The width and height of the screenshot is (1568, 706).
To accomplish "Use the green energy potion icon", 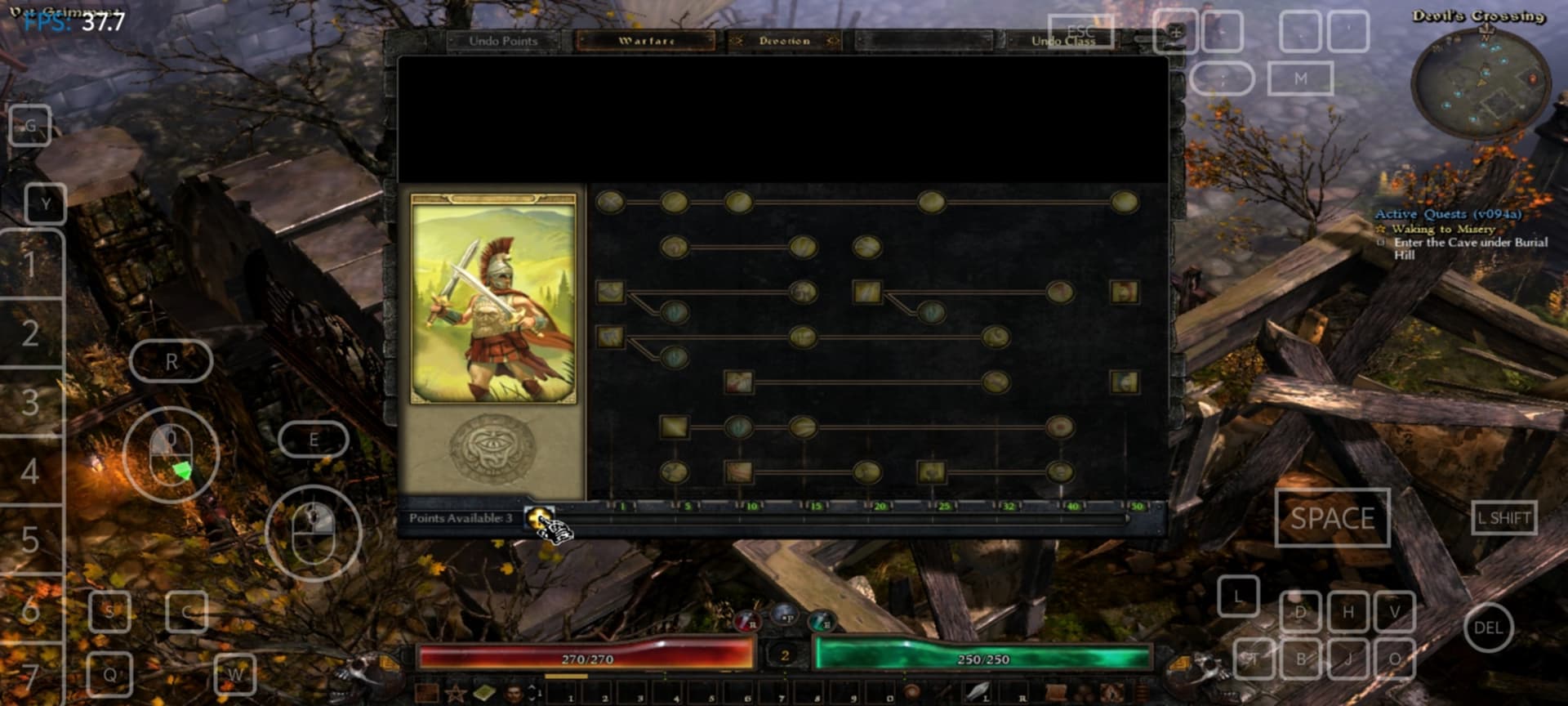I will click(x=822, y=621).
